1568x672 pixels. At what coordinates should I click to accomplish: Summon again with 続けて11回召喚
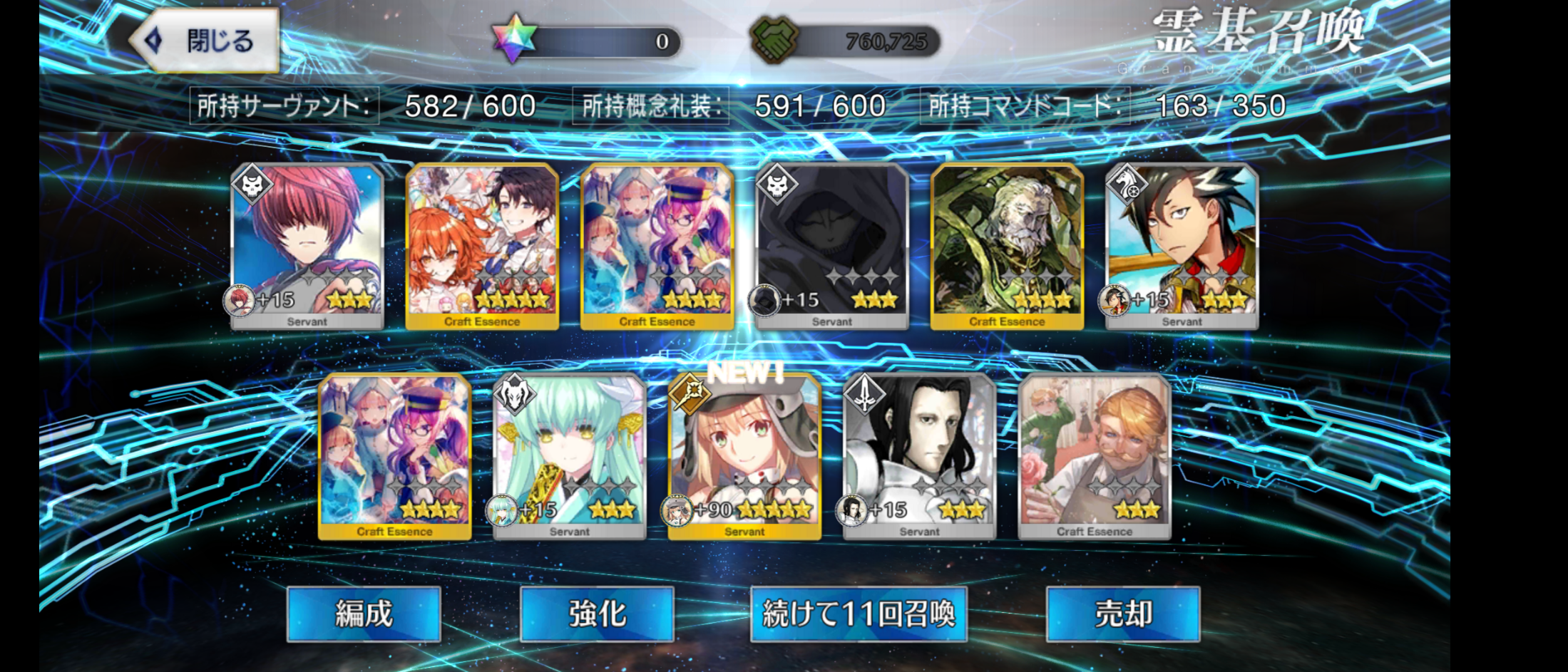(859, 614)
